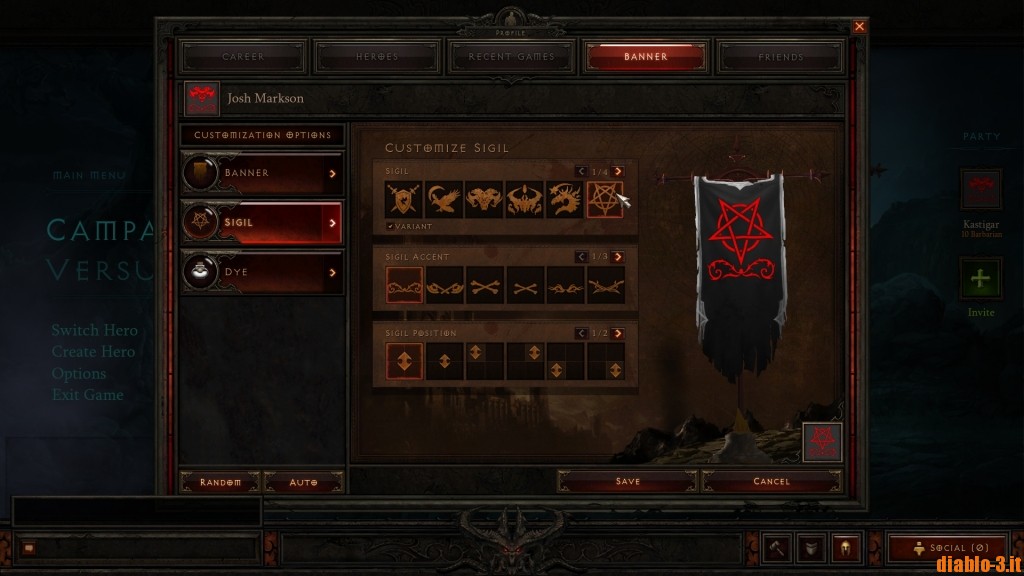Open the Friends tab
1024x576 pixels.
coord(780,57)
